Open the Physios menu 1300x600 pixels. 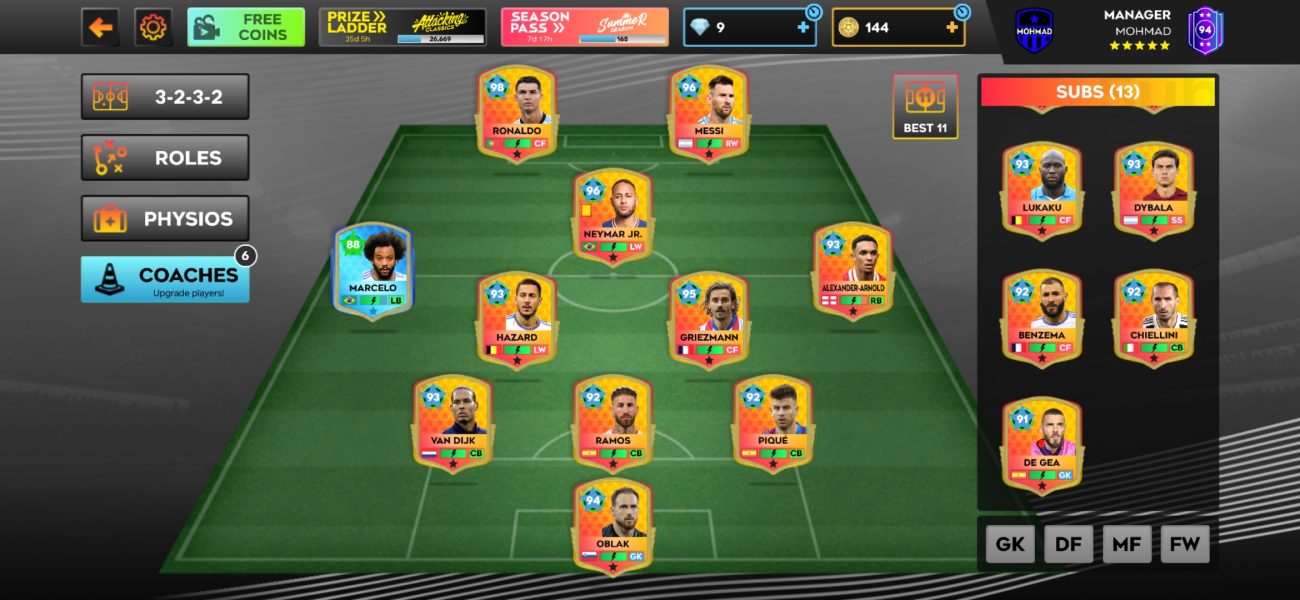tap(165, 219)
